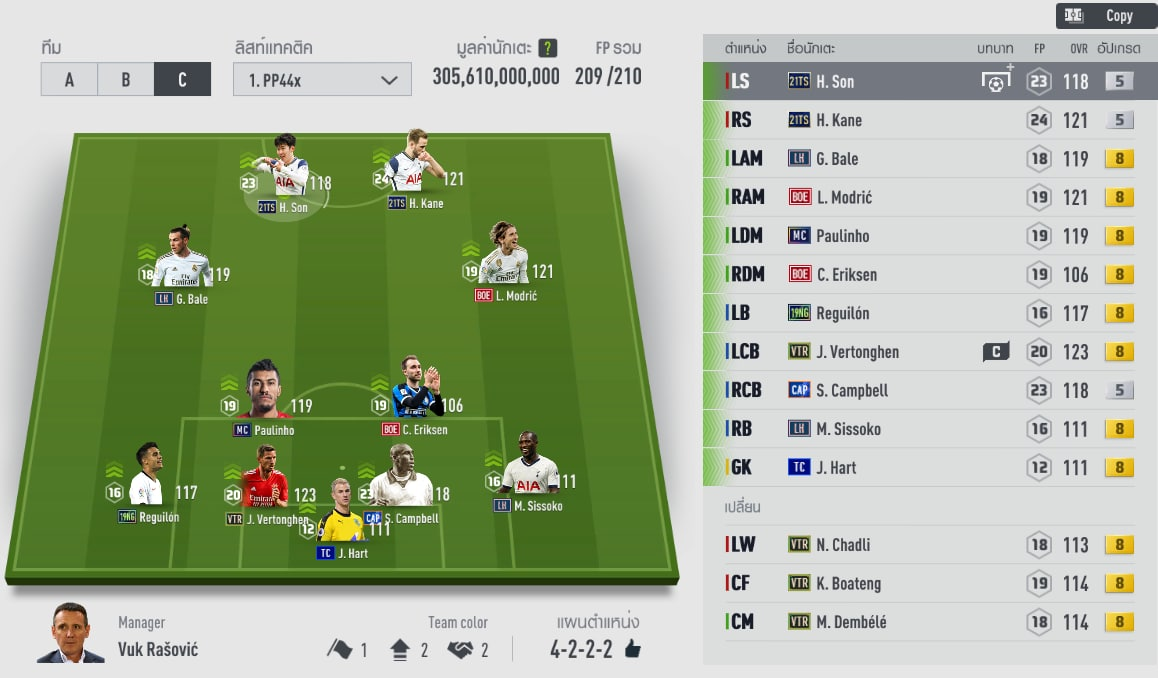
Task: Click the green question mark help icon
Action: [x=547, y=48]
